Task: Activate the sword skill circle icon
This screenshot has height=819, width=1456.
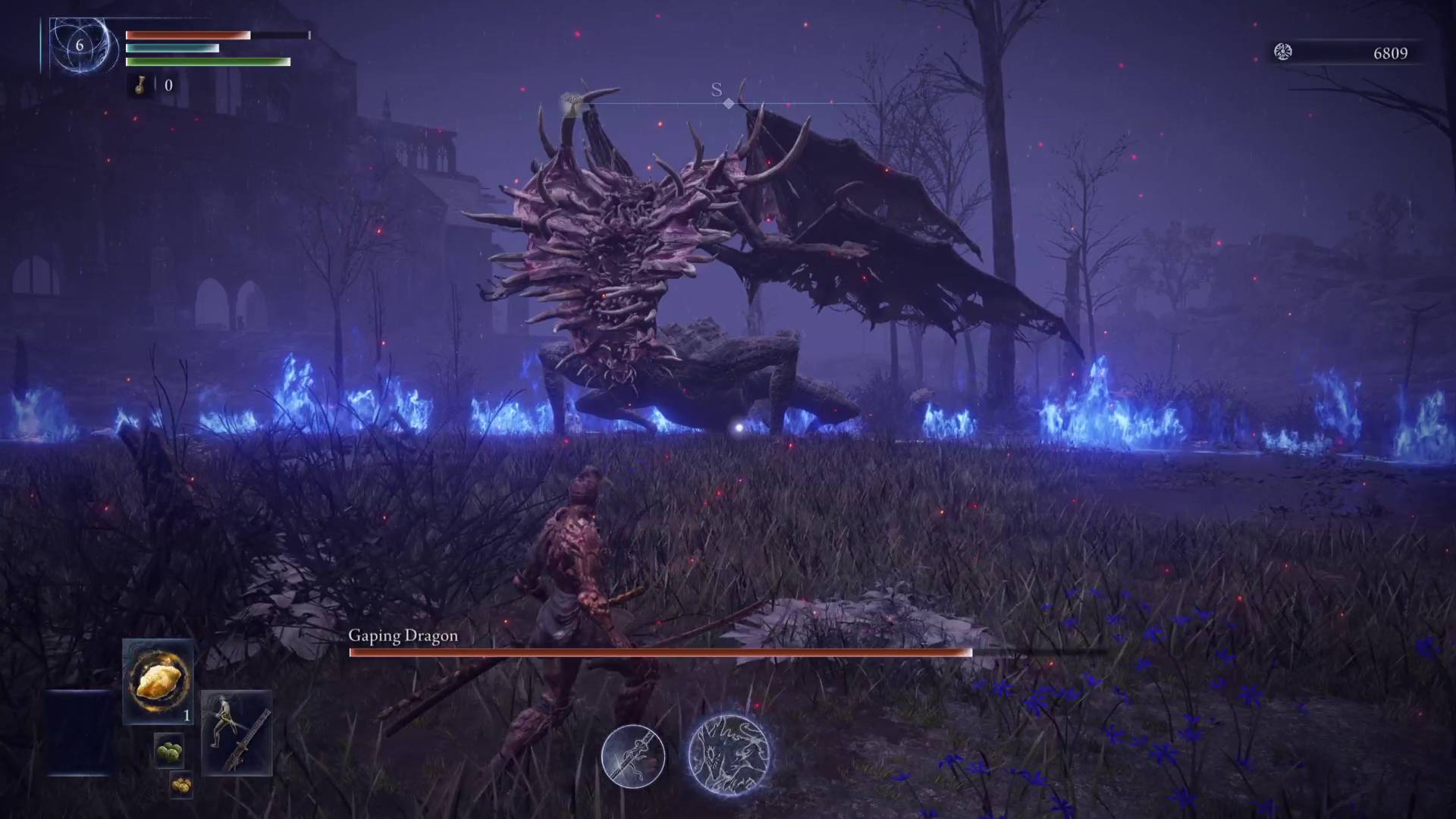Action: [633, 756]
